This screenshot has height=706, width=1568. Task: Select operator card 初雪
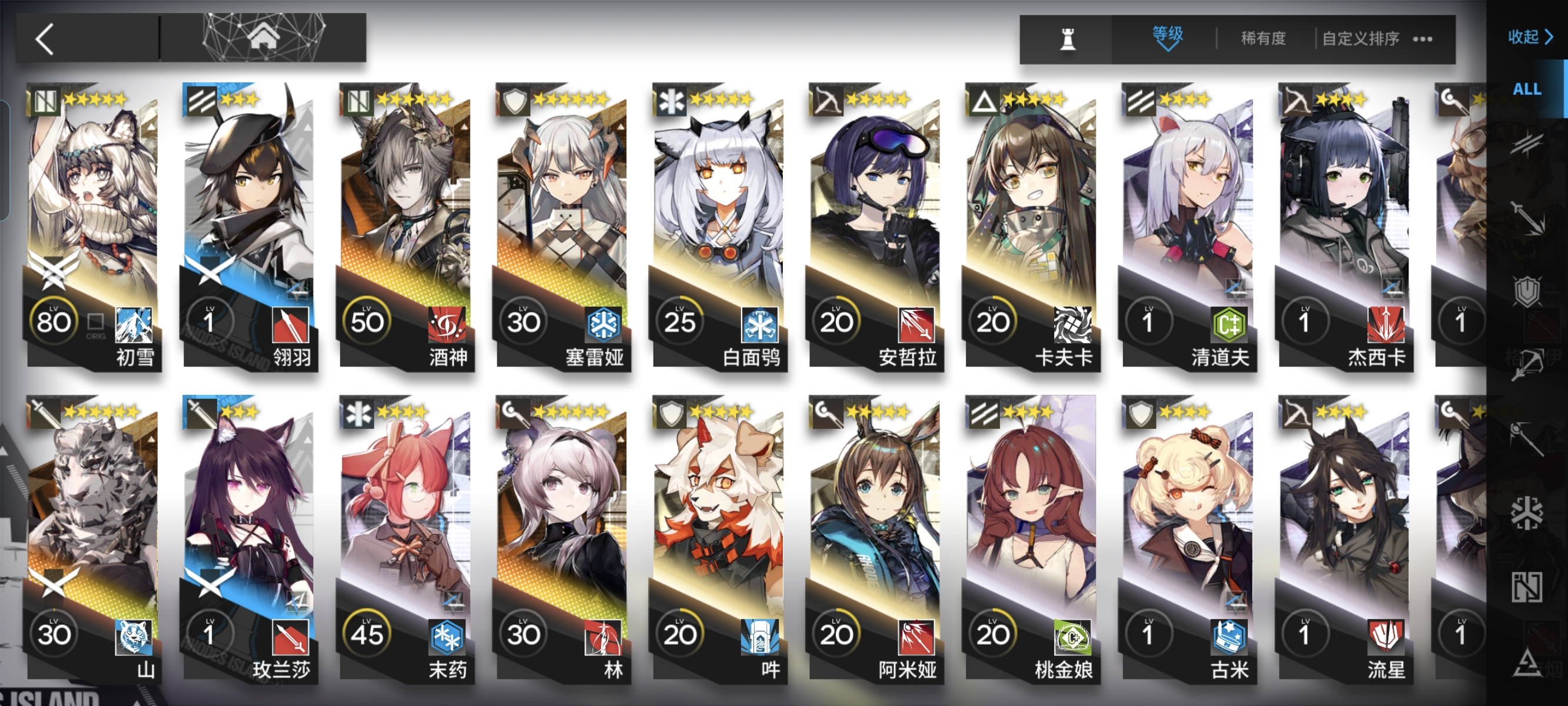92,225
